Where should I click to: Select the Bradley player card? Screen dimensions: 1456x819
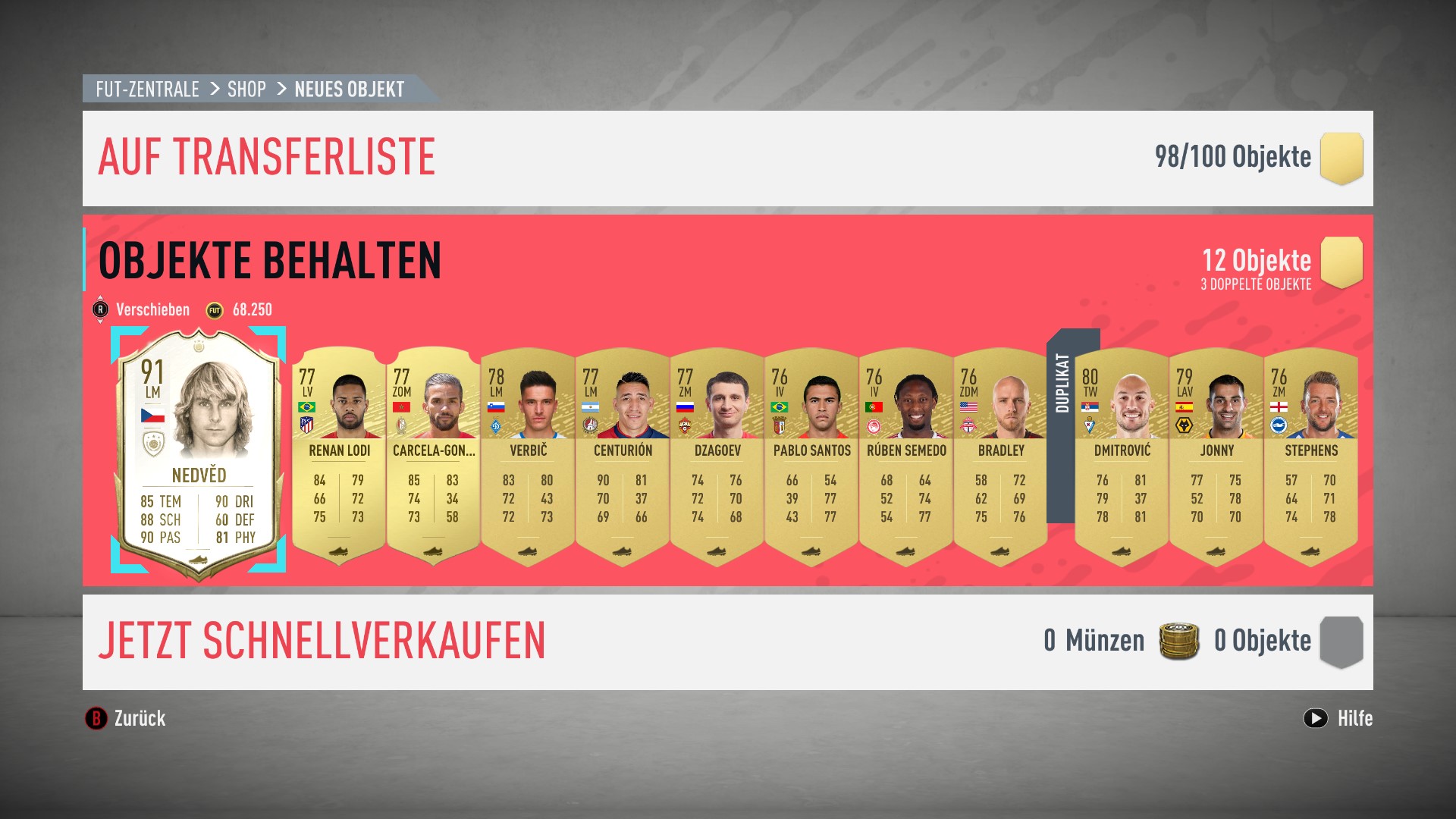click(1000, 455)
